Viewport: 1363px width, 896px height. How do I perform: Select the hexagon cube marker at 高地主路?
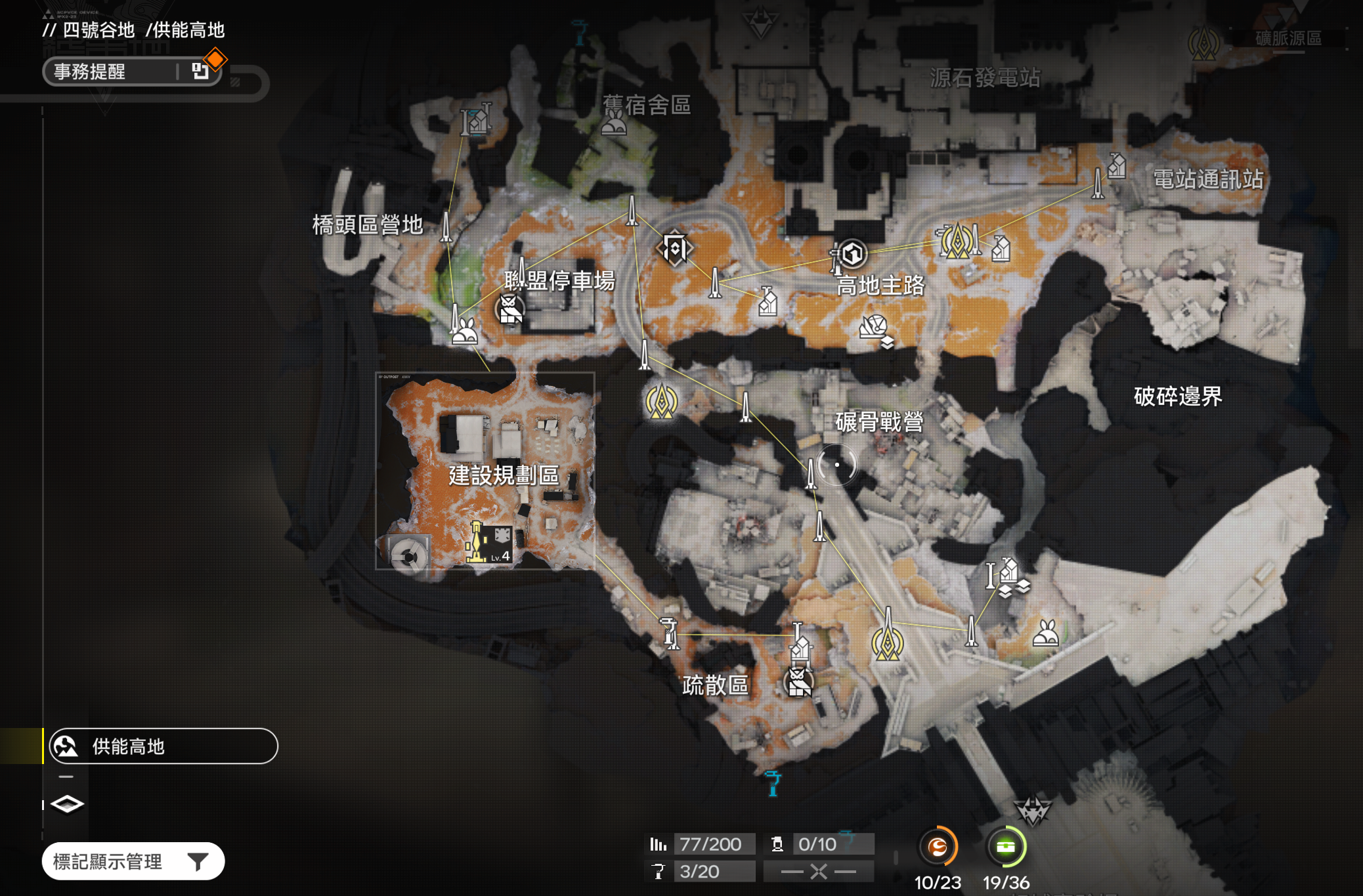point(852,254)
